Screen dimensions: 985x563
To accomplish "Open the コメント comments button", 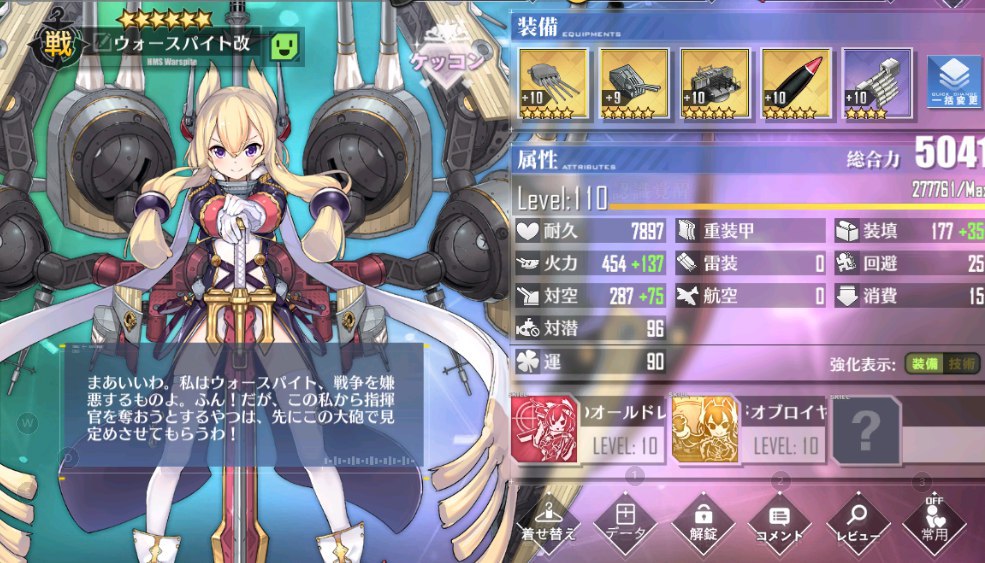I will click(x=780, y=522).
